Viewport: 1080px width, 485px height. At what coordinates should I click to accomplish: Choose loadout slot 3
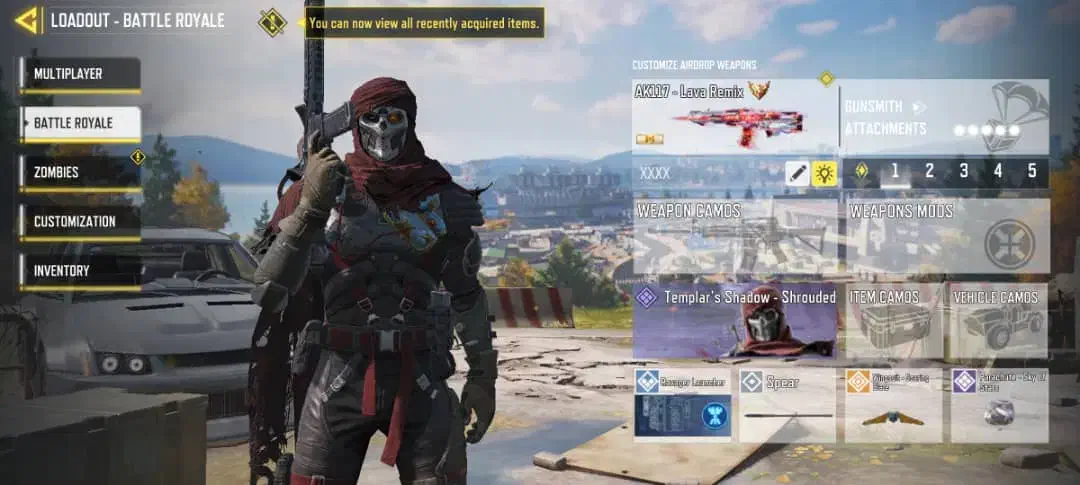963,172
